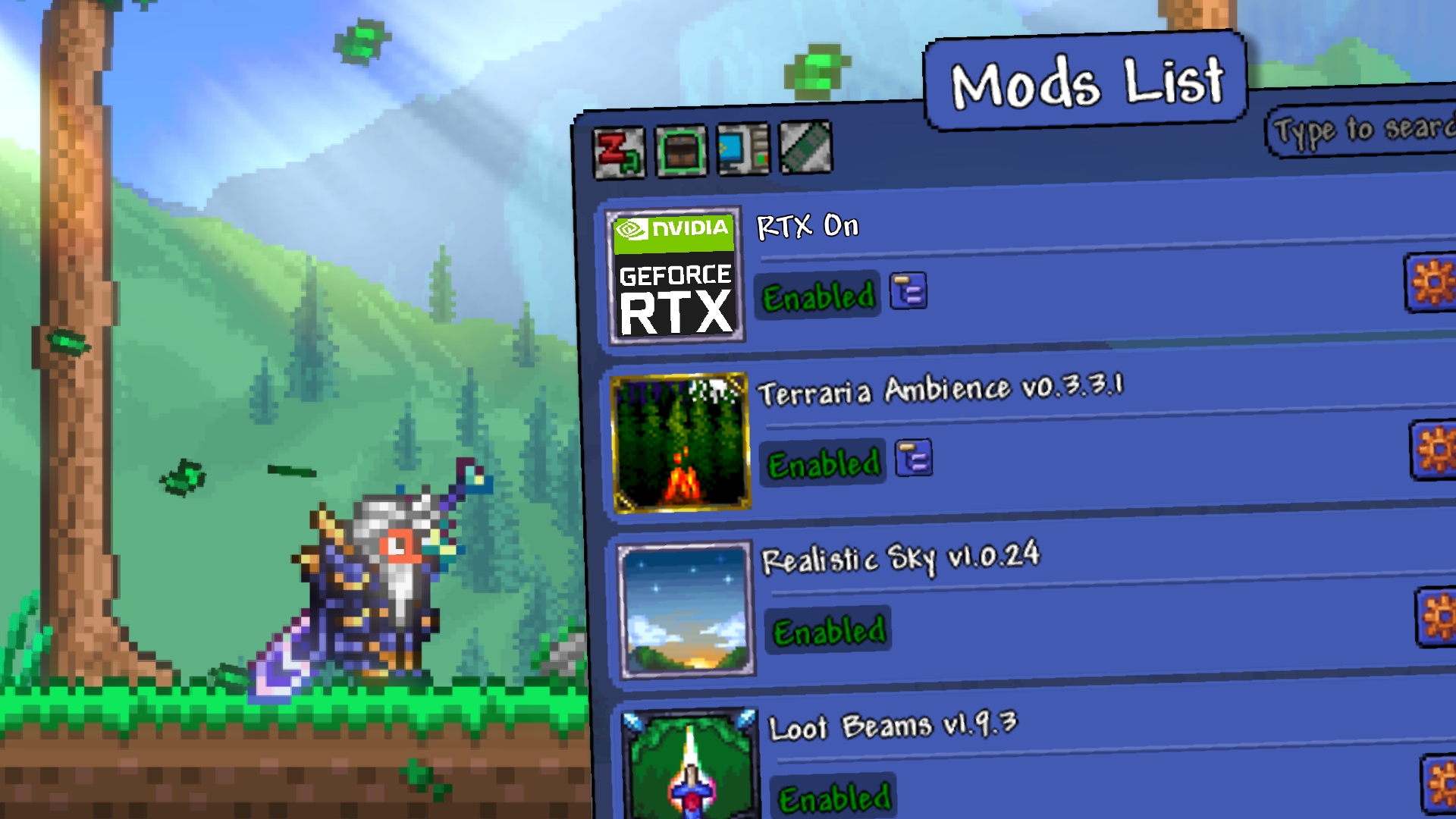
Task: Click the chest filter icon
Action: (681, 152)
